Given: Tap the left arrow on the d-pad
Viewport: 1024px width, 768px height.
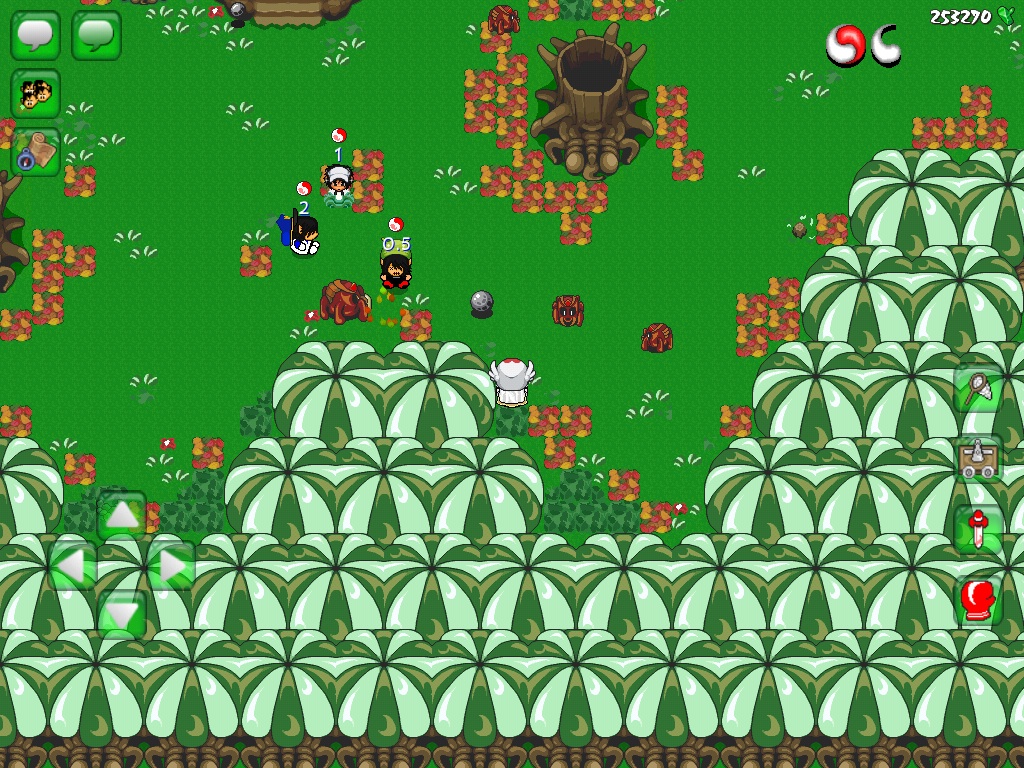Looking at the screenshot, I should tap(72, 566).
